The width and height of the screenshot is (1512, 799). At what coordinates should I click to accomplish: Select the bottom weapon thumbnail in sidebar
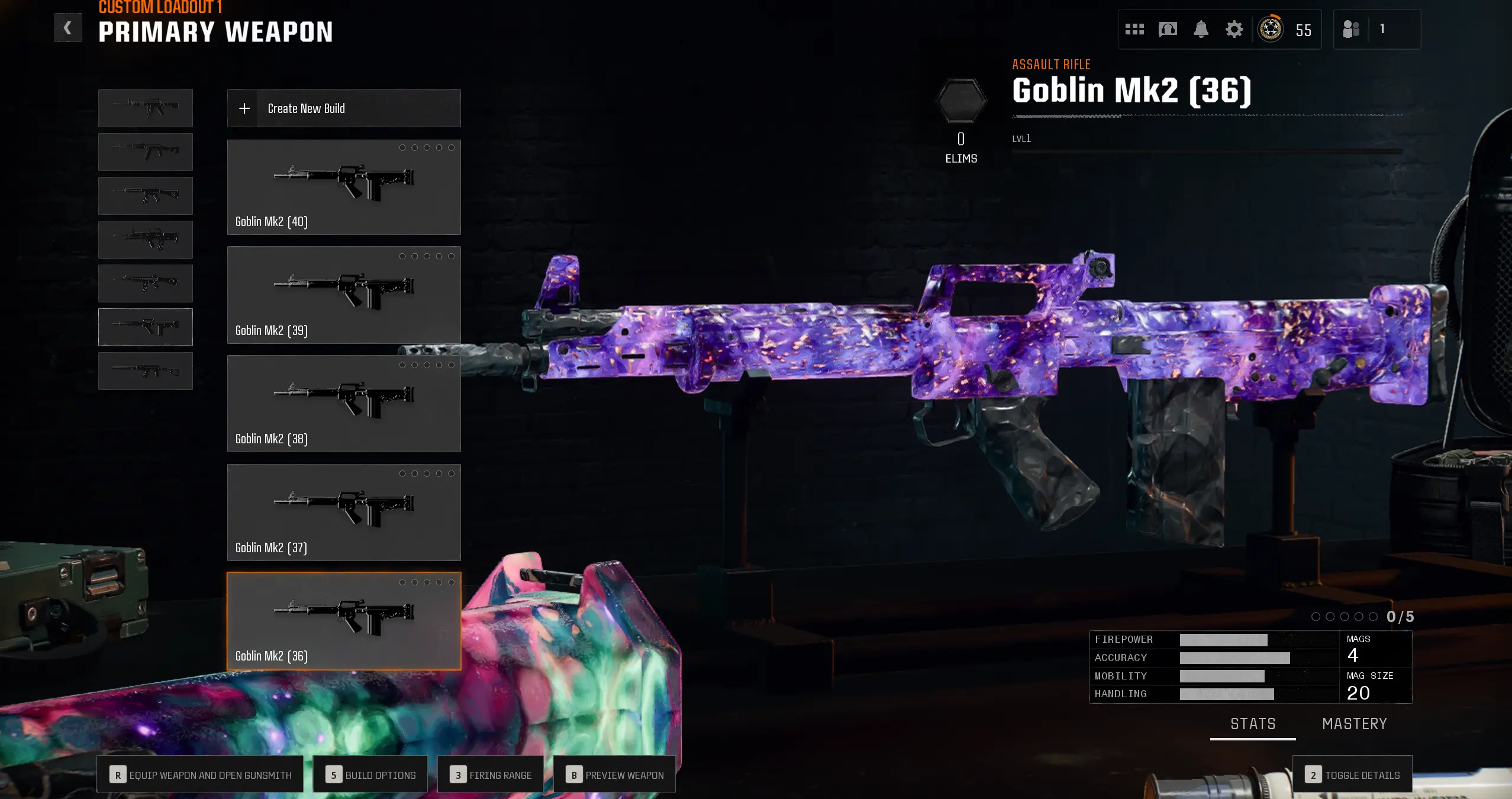click(146, 370)
